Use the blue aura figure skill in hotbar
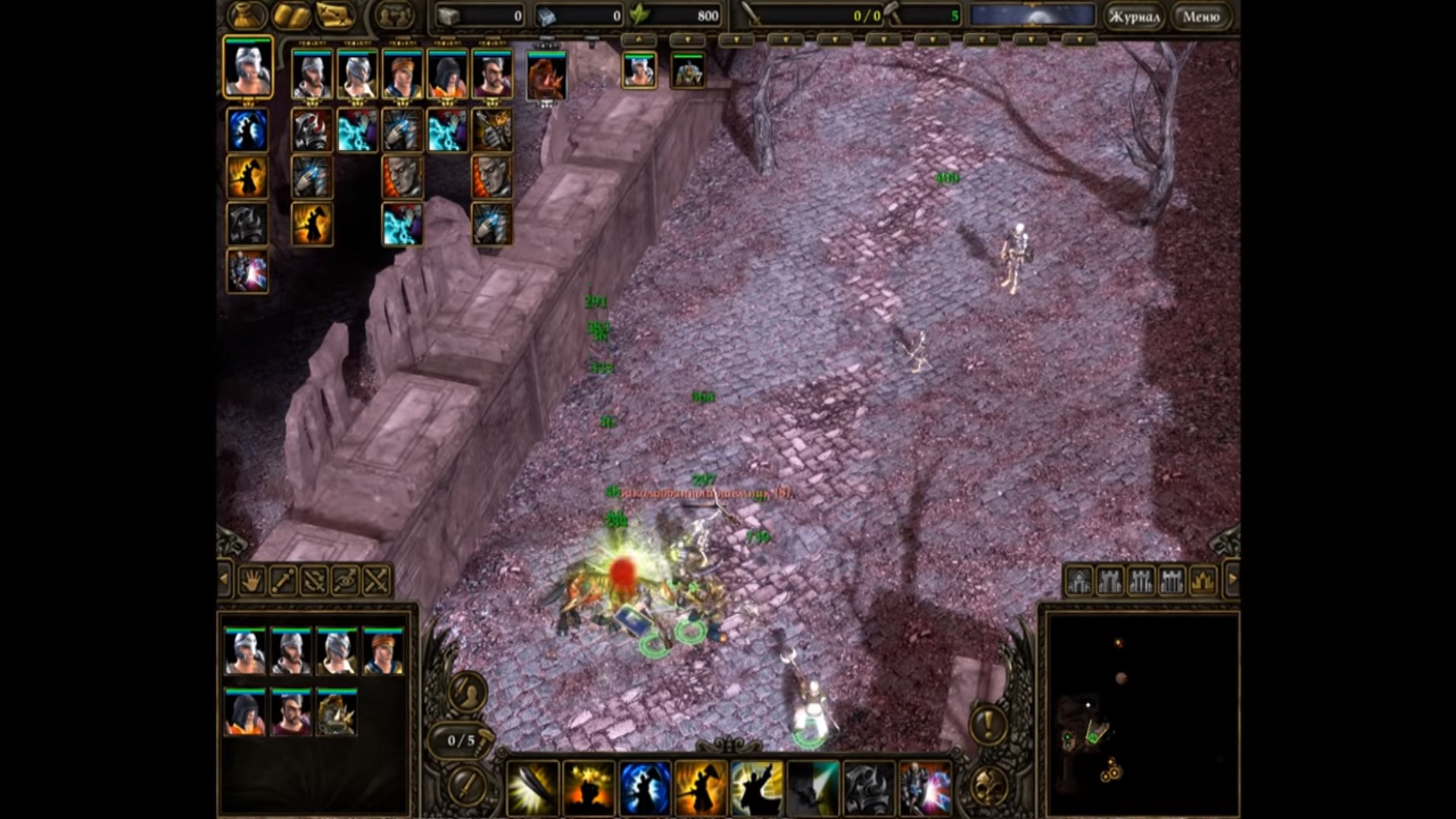1456x819 pixels. 645,788
